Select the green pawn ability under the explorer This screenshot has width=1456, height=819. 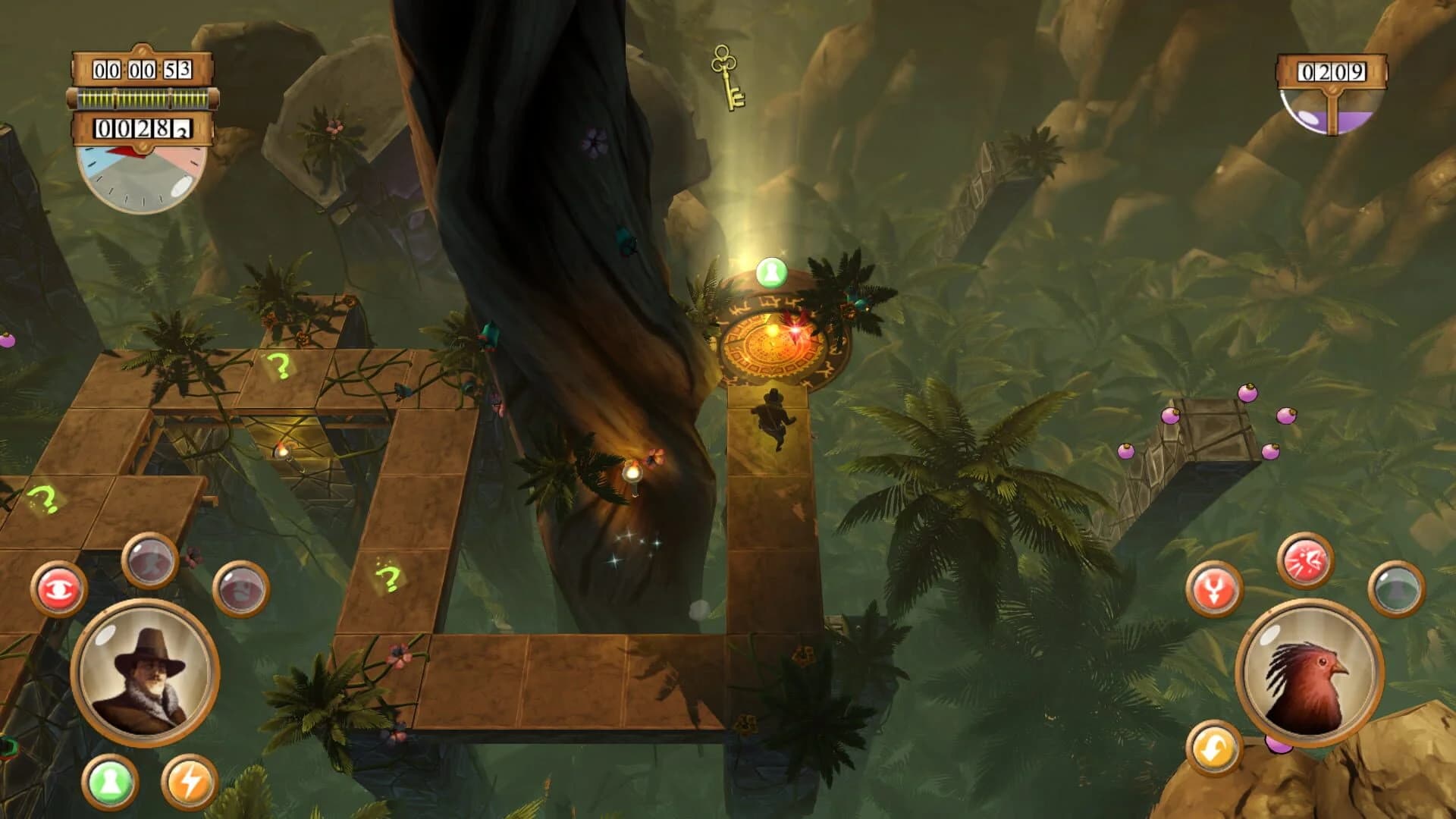tap(110, 783)
